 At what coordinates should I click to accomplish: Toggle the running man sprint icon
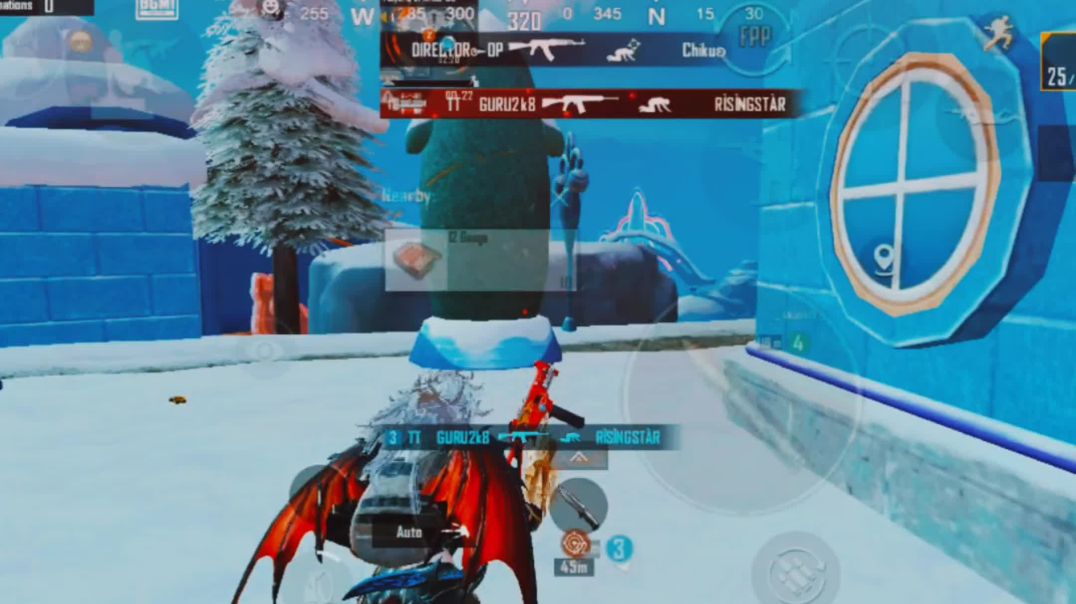[x=997, y=34]
